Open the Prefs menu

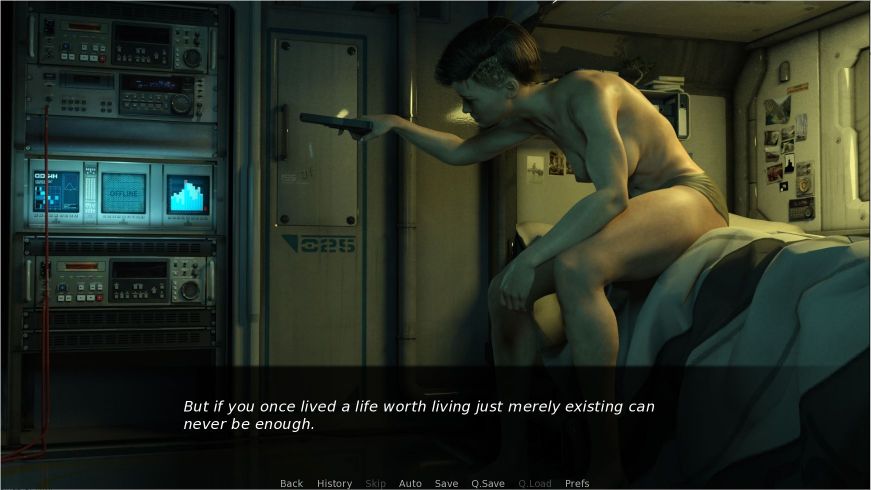coord(577,483)
